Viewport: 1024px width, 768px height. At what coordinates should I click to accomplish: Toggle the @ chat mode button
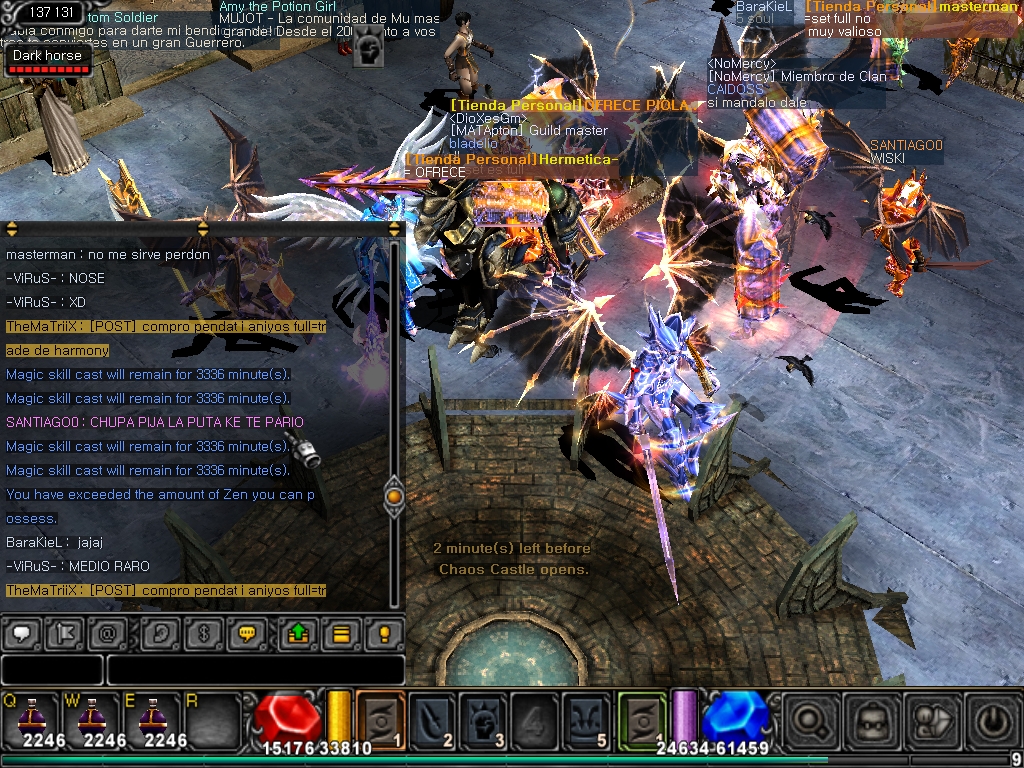106,633
